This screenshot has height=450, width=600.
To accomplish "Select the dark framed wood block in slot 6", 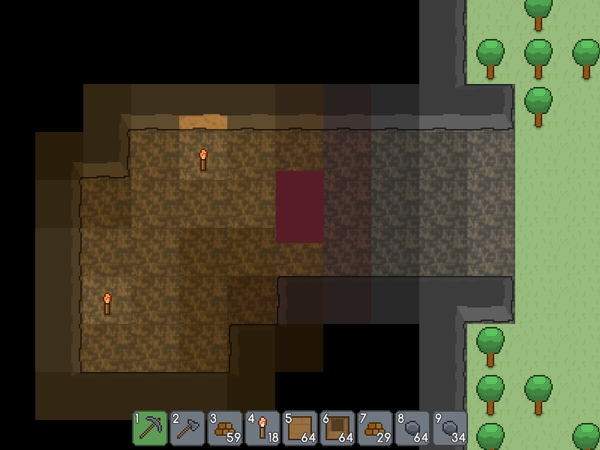I will coord(338,428).
